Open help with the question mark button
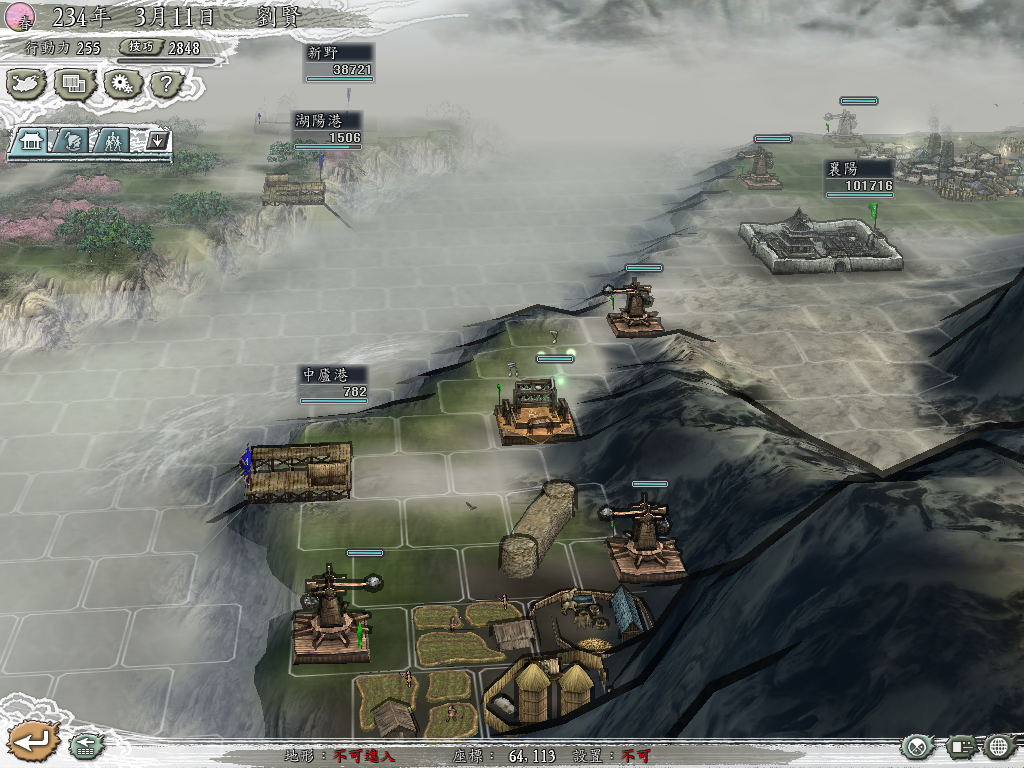 coord(168,84)
